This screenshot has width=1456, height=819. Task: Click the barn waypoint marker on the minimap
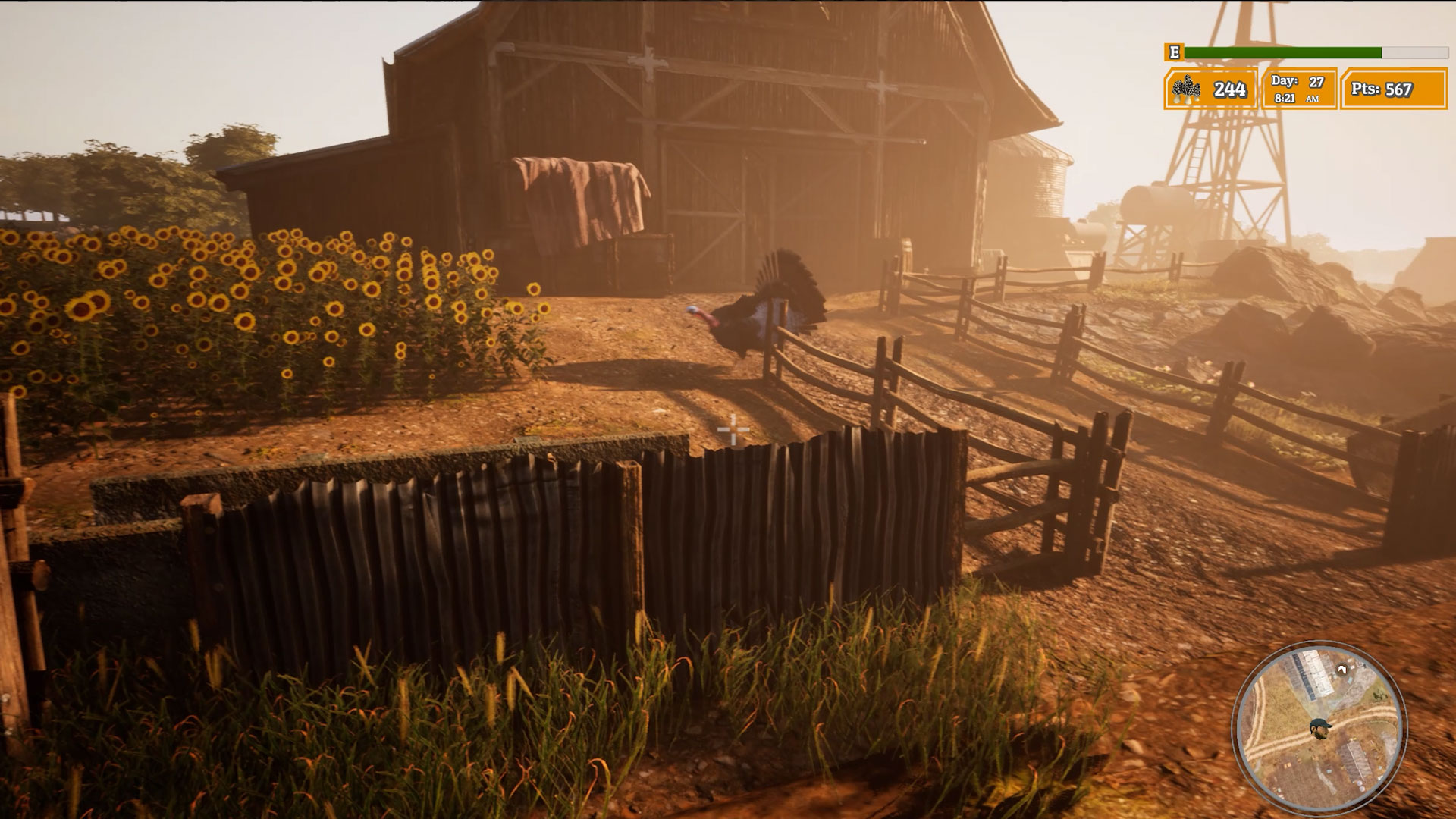1342,670
